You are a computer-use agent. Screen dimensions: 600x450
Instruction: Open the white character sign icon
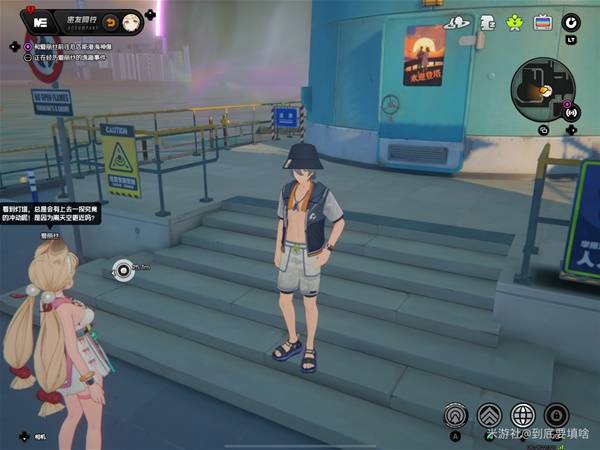(488, 22)
